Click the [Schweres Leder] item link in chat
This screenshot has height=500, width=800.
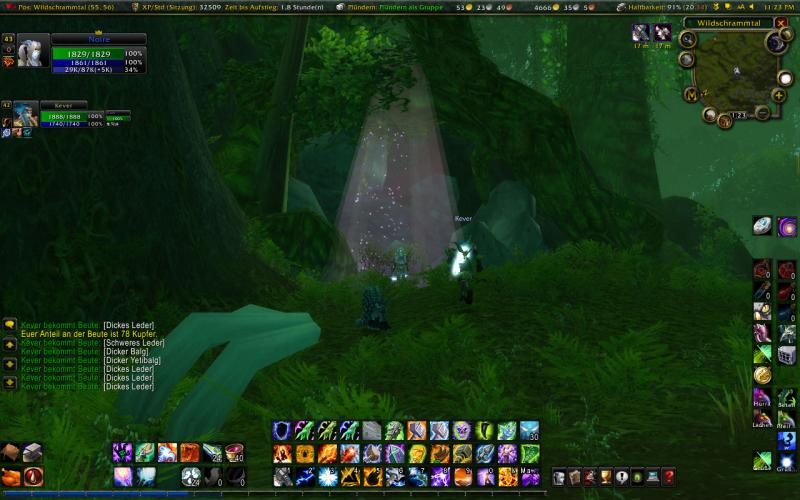pyautogui.click(x=134, y=342)
